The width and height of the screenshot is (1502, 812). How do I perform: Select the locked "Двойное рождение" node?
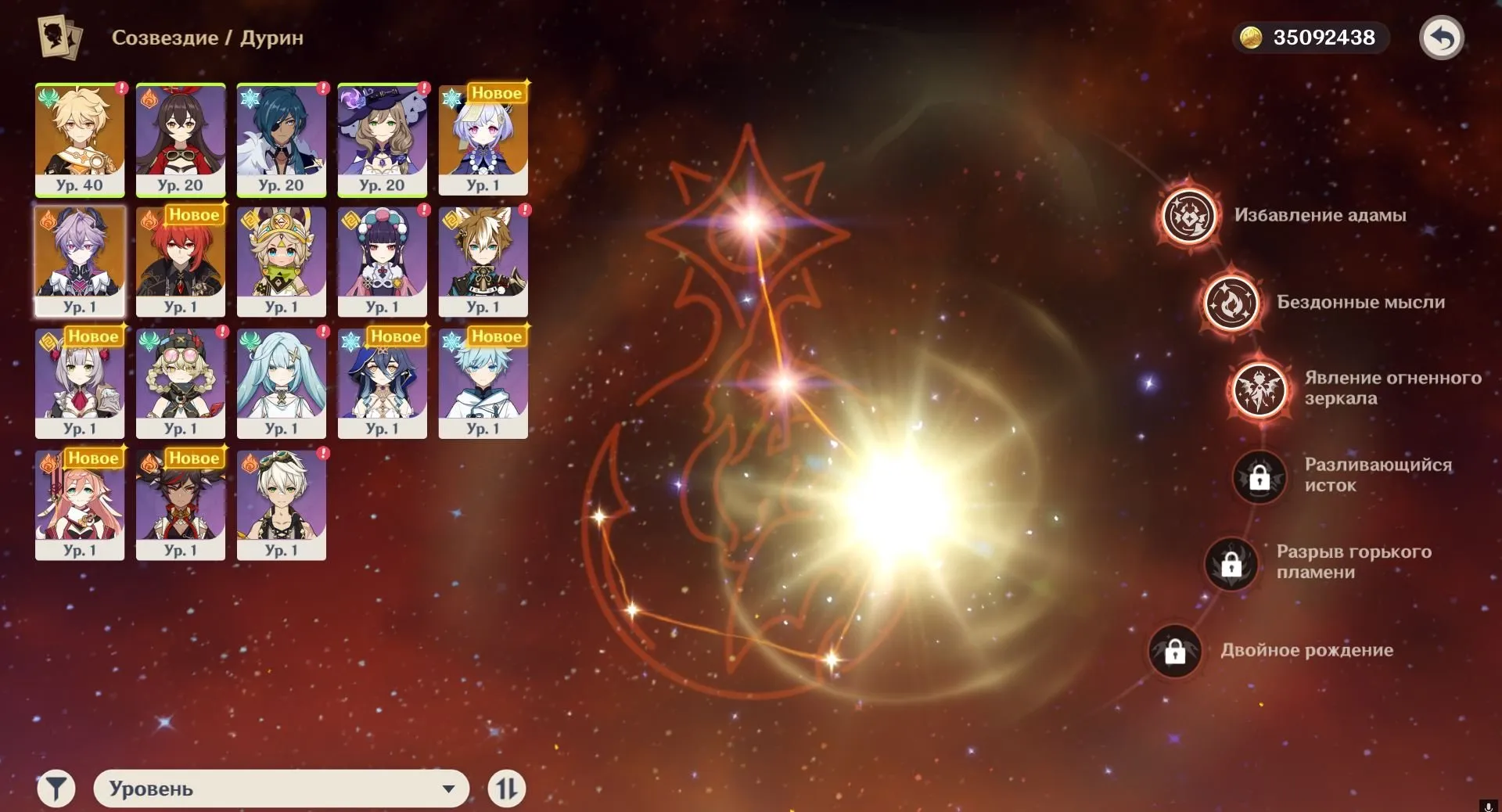pyautogui.click(x=1175, y=650)
